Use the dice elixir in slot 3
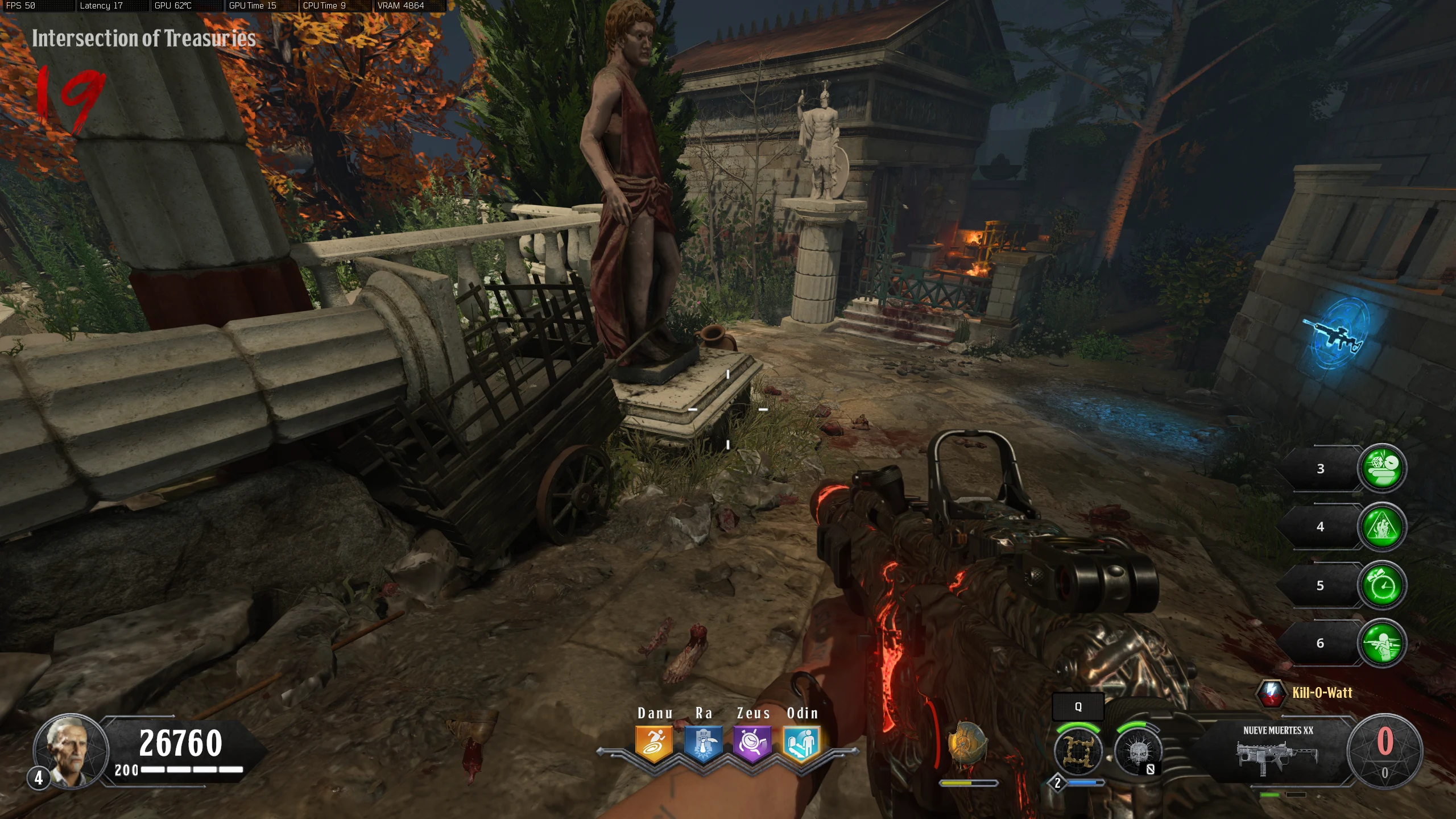Image resolution: width=1456 pixels, height=819 pixels. [x=1381, y=468]
